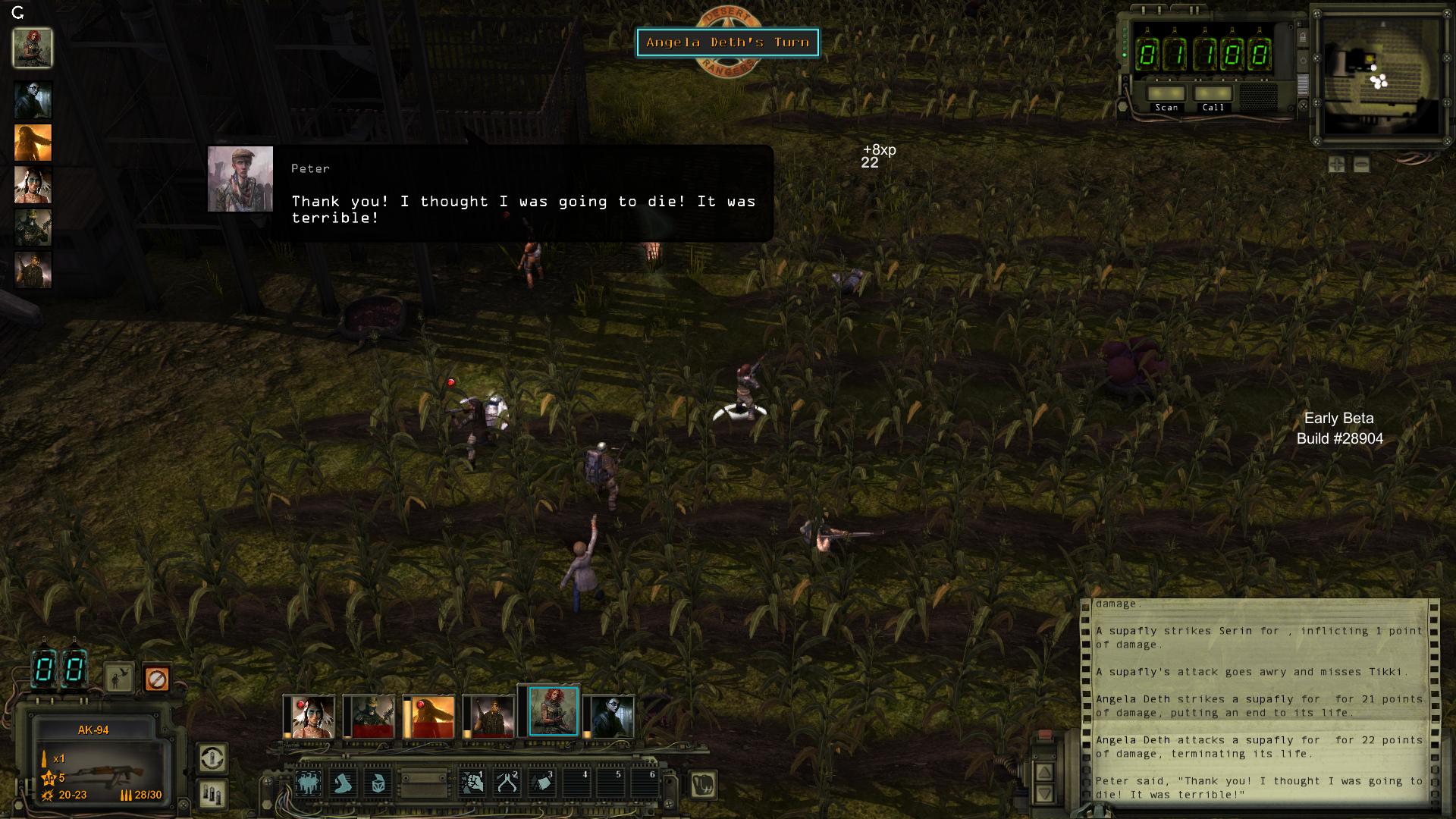
Task: Use the pliers skill in hotbar slot 2
Action: coord(507,783)
